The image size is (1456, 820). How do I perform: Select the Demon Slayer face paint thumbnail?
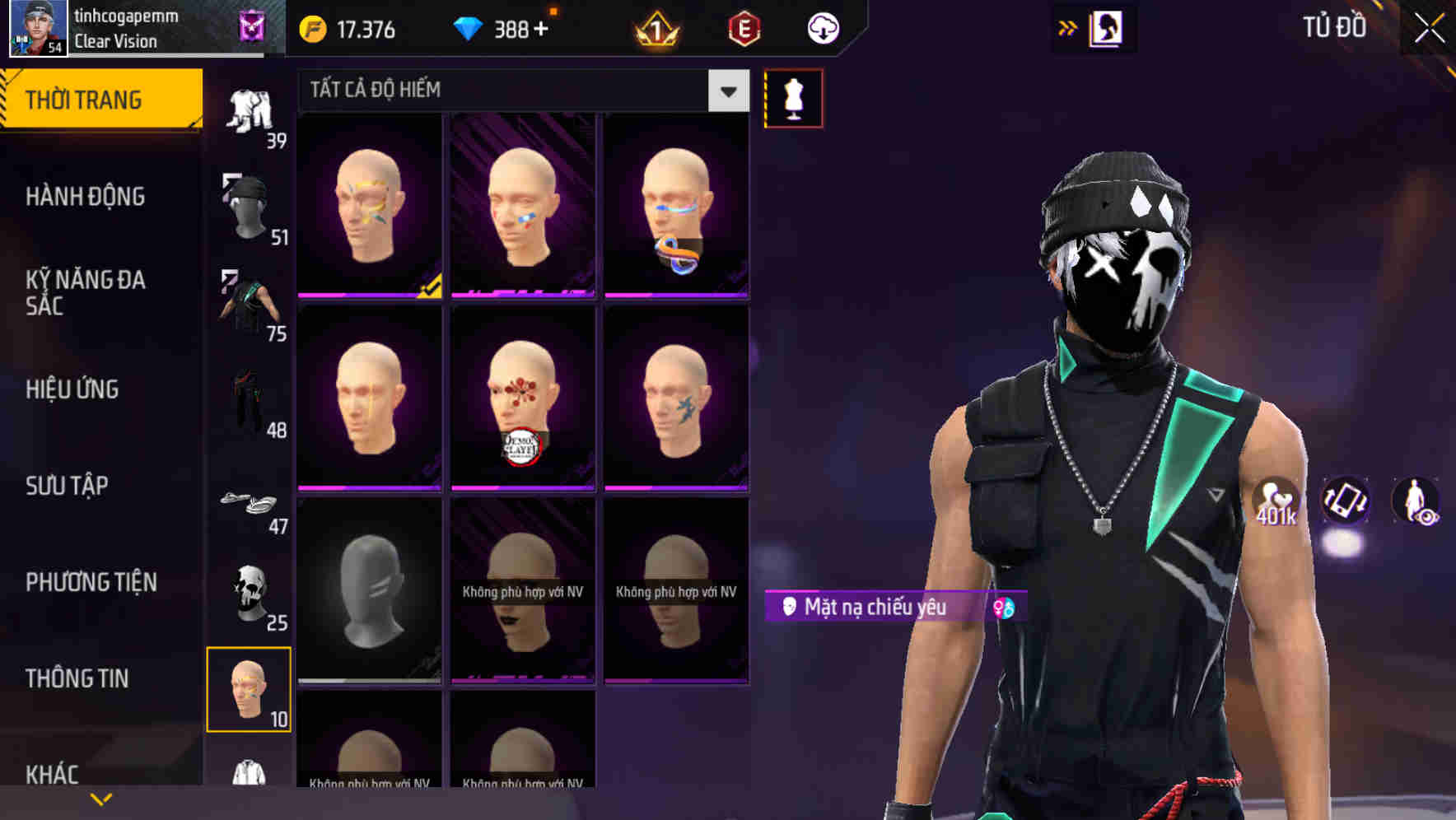point(522,398)
